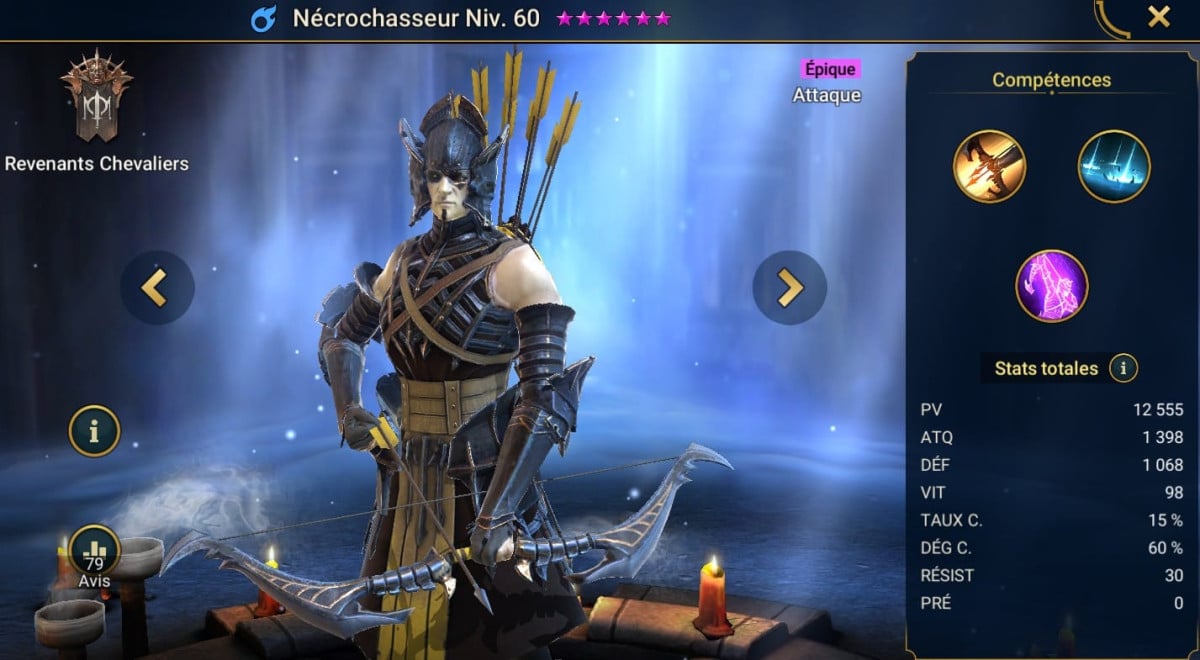Show the next champion

point(789,288)
